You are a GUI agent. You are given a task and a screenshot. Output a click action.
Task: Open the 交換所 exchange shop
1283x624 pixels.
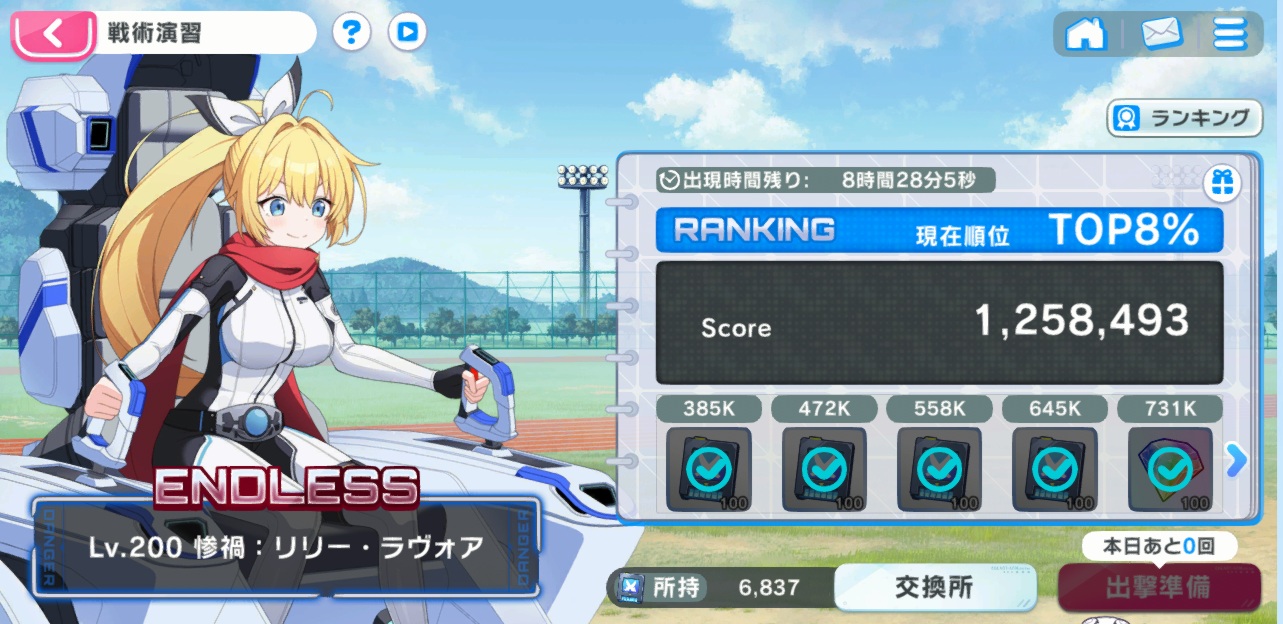click(x=934, y=587)
